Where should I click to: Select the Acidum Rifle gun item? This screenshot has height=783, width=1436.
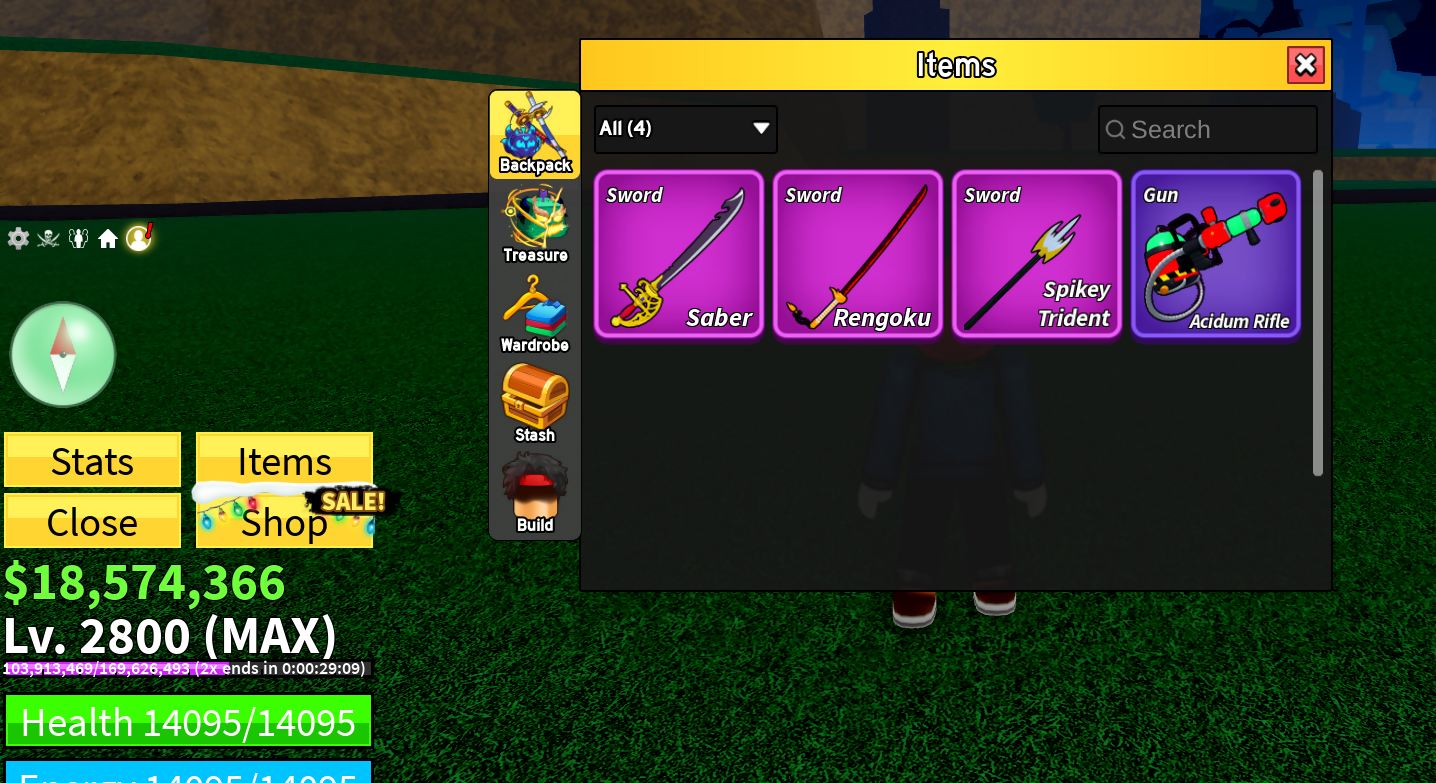coord(1216,254)
